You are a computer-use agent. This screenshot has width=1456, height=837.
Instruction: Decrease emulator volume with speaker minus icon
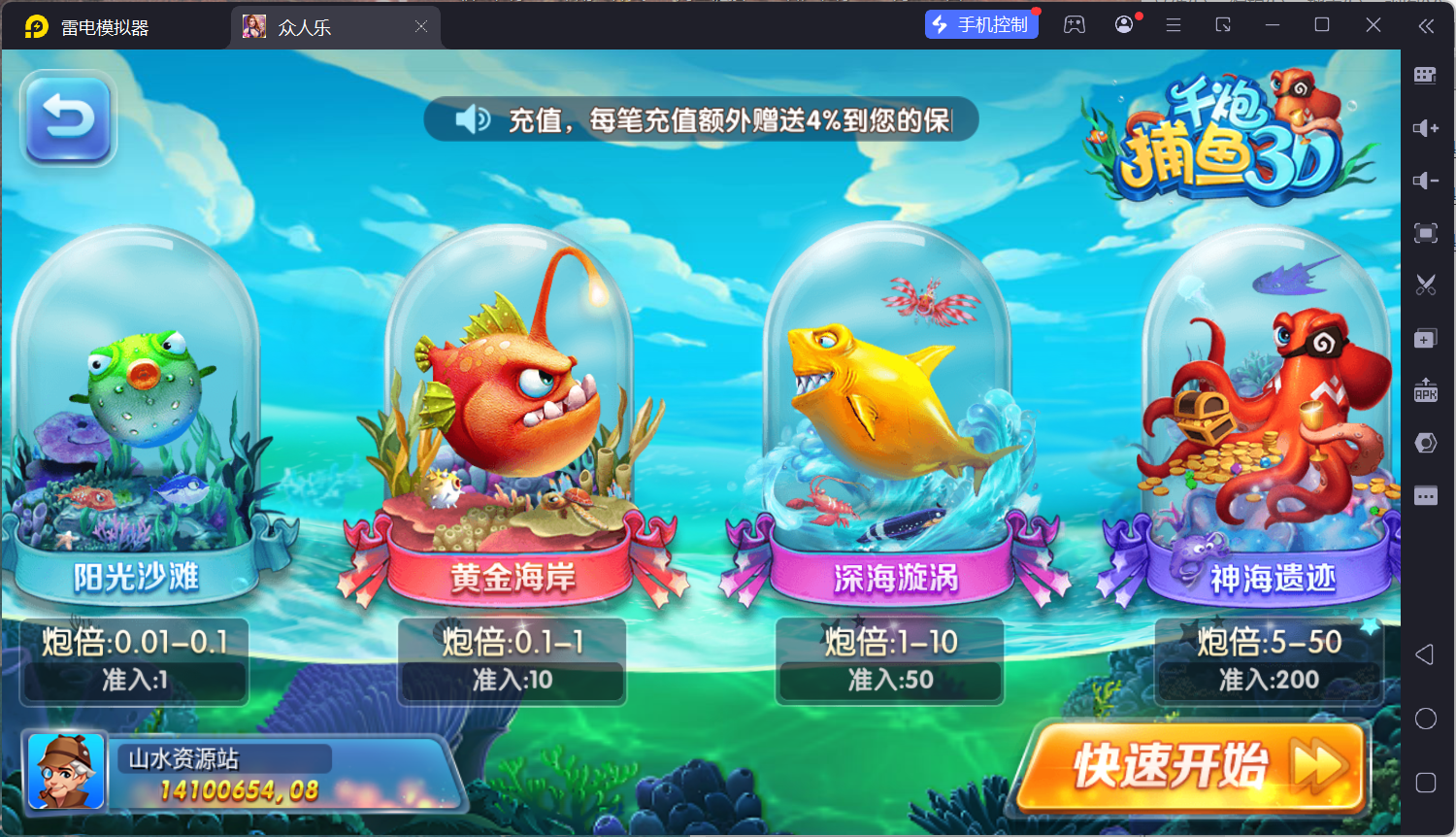tap(1425, 180)
